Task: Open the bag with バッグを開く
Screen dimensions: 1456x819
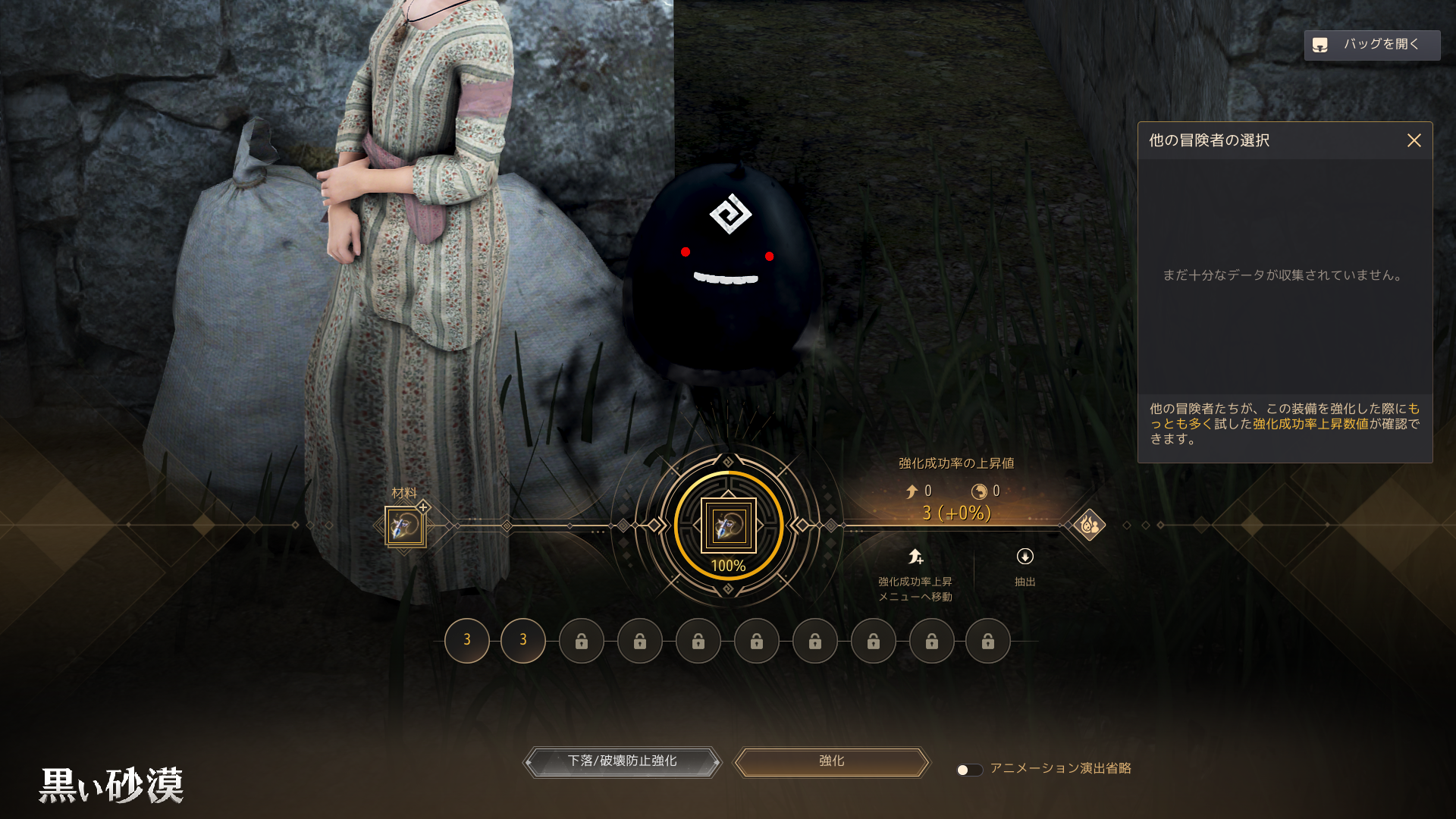Action: pos(1371,45)
